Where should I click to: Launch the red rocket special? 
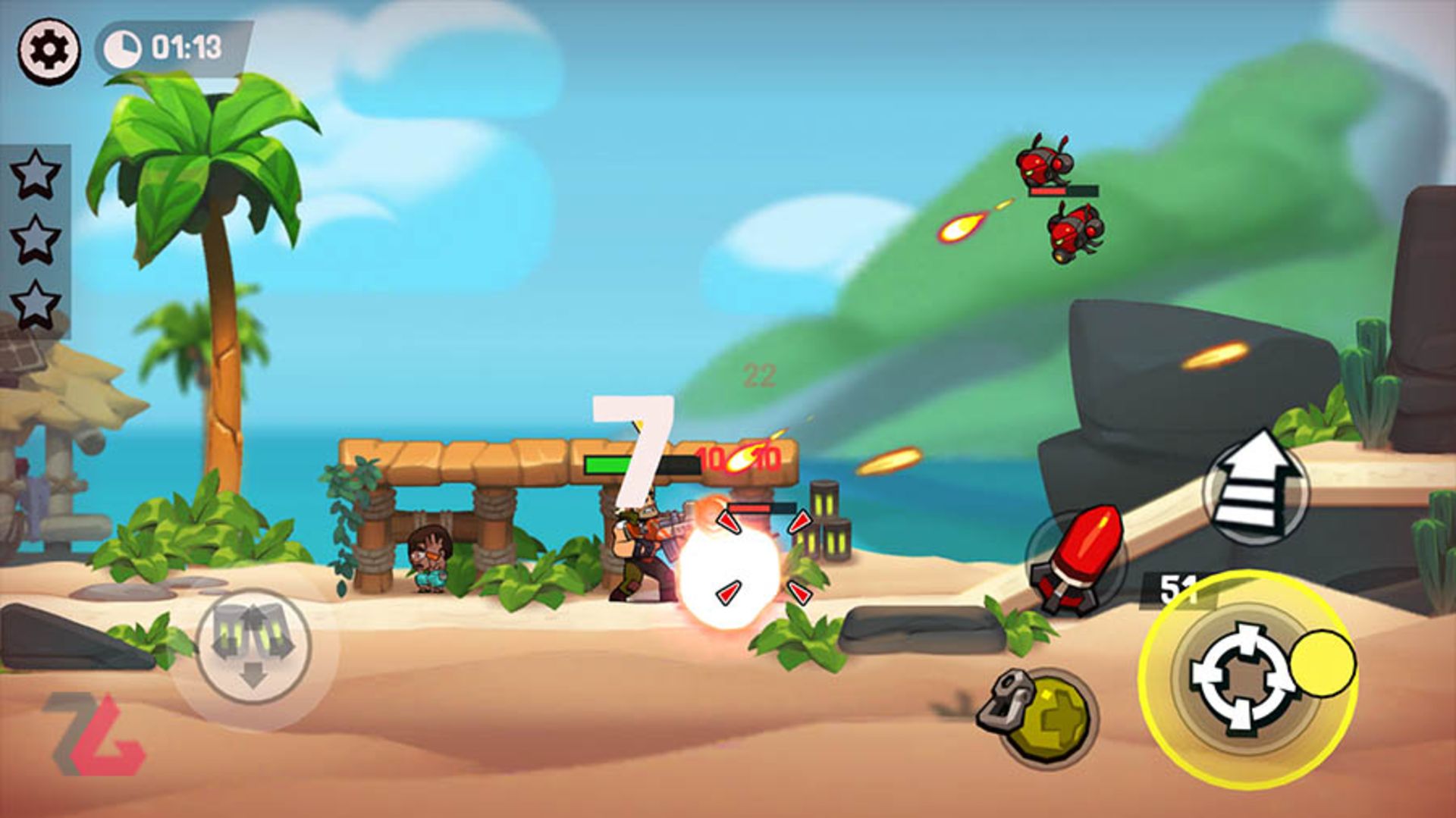pyautogui.click(x=1077, y=561)
